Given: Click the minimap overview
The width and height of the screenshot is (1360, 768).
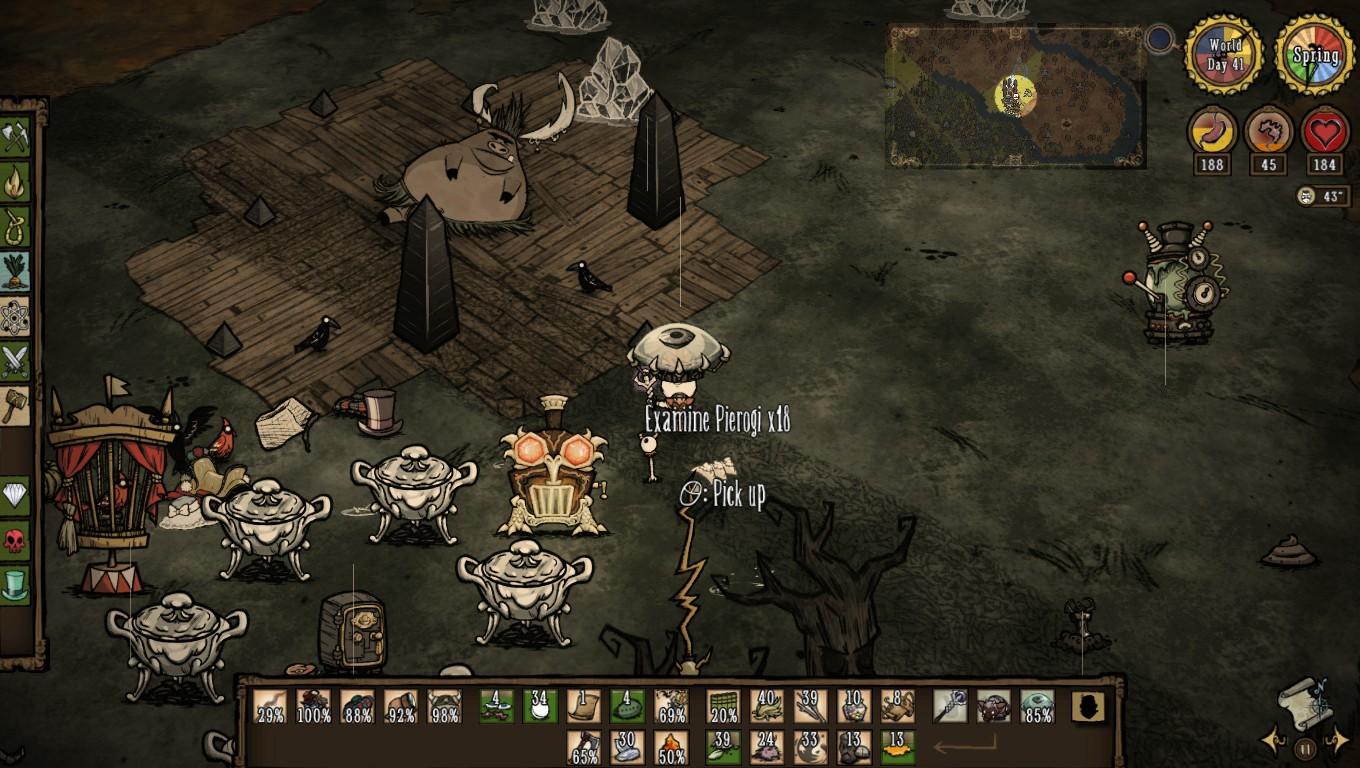Looking at the screenshot, I should [1015, 95].
